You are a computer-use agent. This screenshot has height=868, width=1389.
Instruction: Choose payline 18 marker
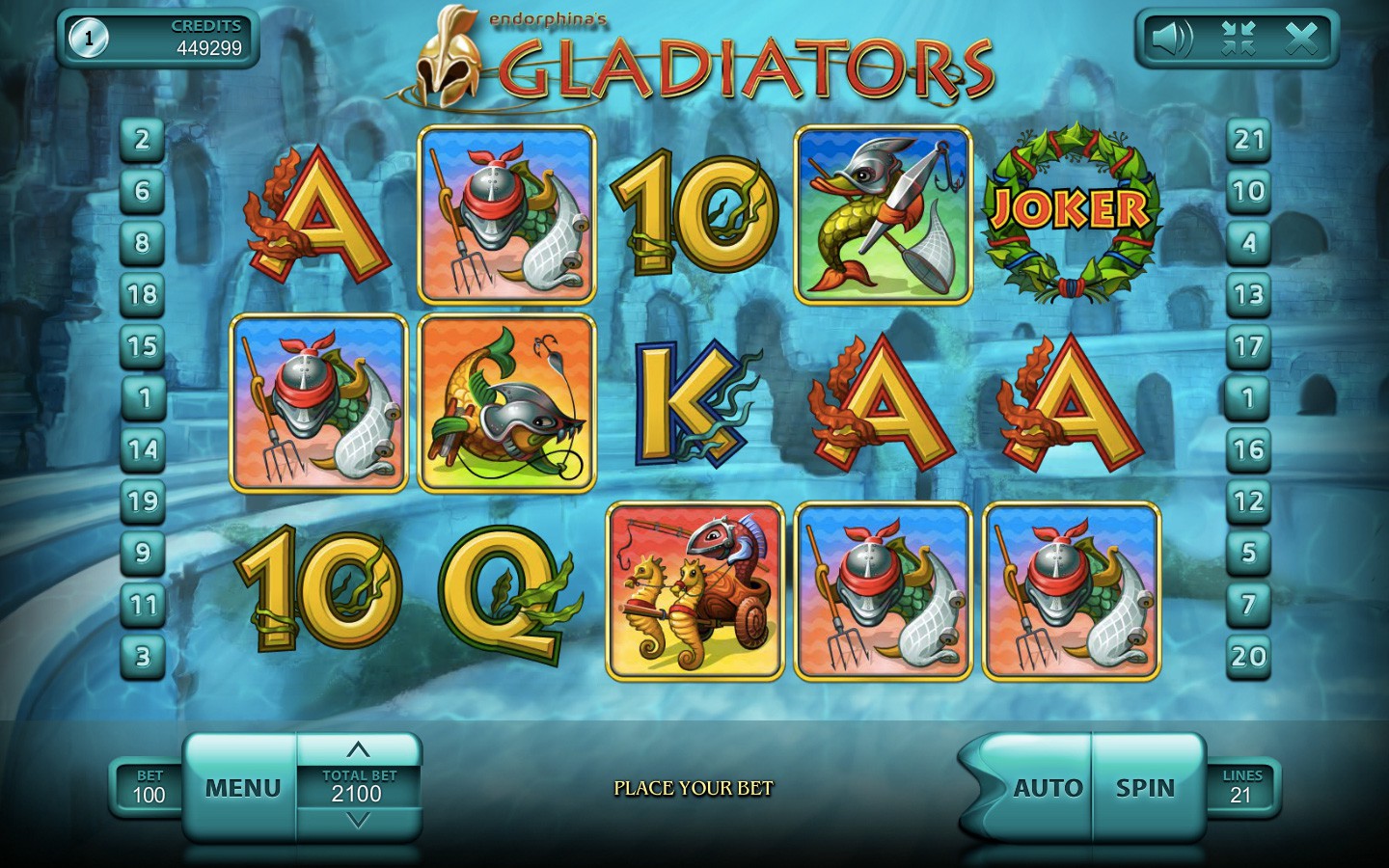tap(143, 294)
